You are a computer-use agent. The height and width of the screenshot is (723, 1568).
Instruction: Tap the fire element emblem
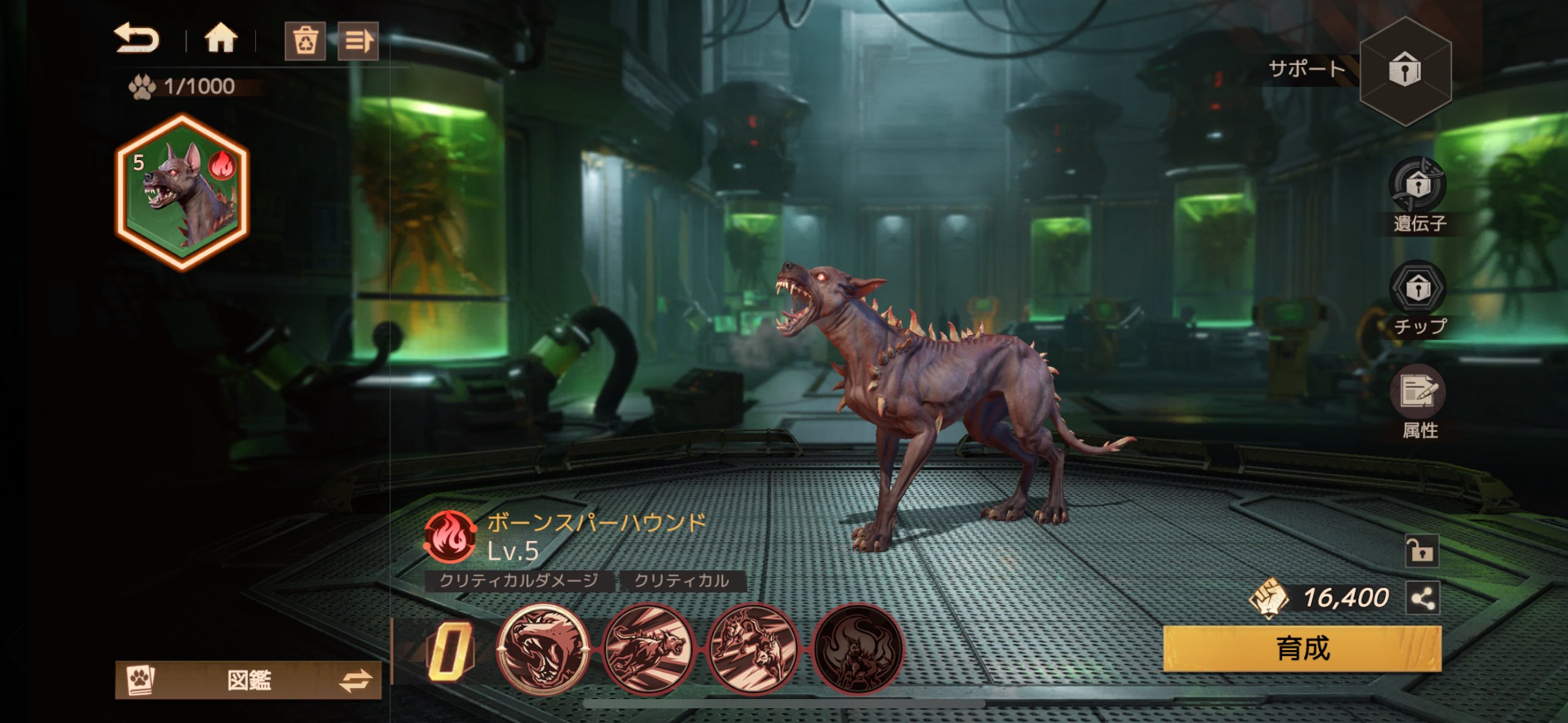450,537
